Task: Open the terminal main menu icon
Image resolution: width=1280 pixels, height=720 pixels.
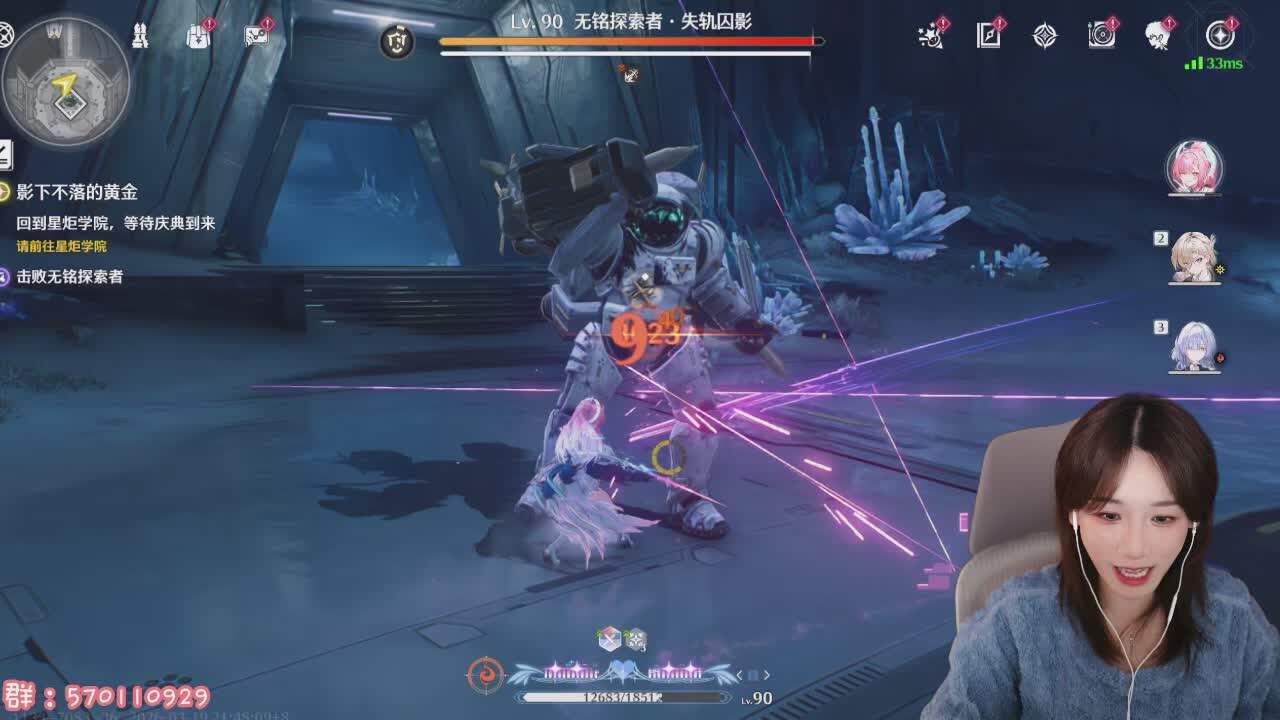Action: point(1220,36)
